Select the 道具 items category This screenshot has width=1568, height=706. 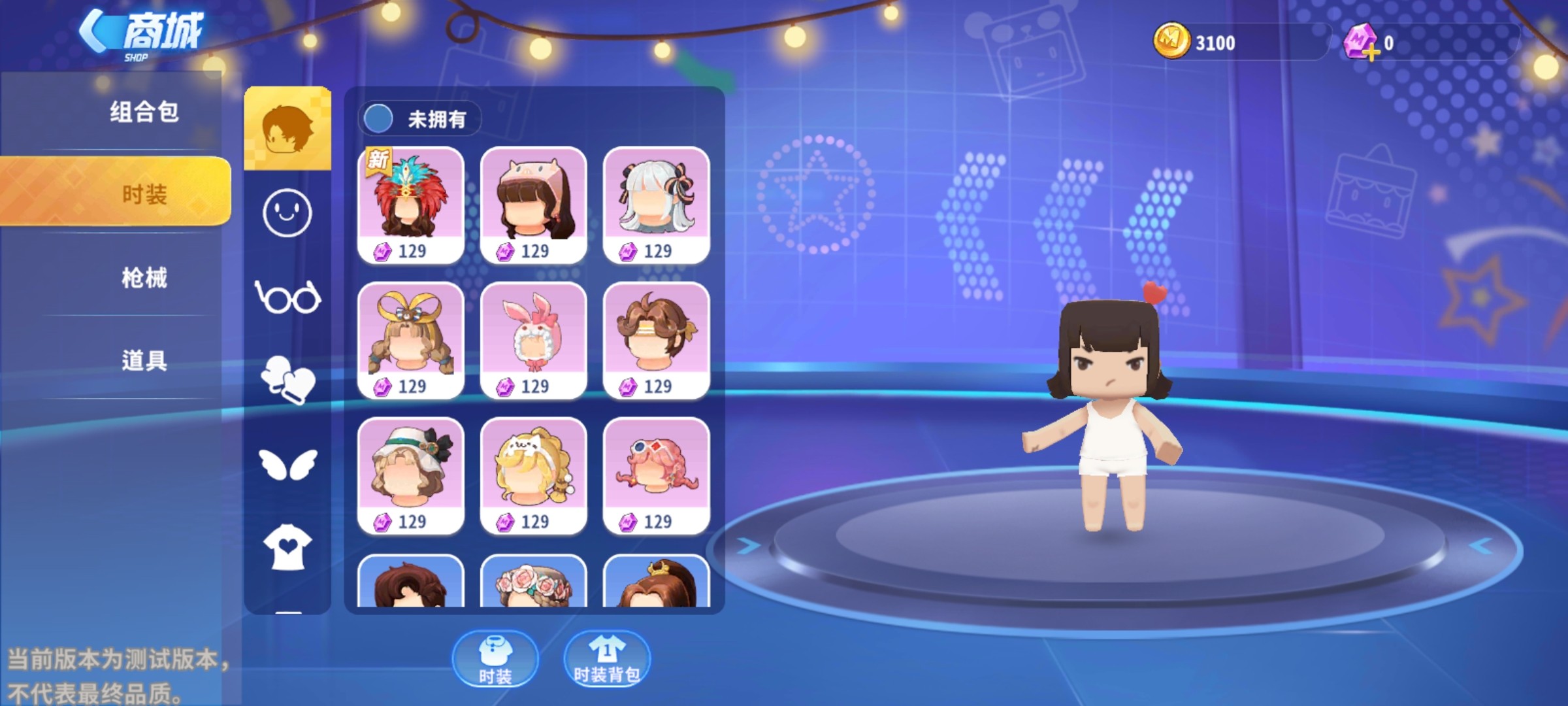coord(144,360)
